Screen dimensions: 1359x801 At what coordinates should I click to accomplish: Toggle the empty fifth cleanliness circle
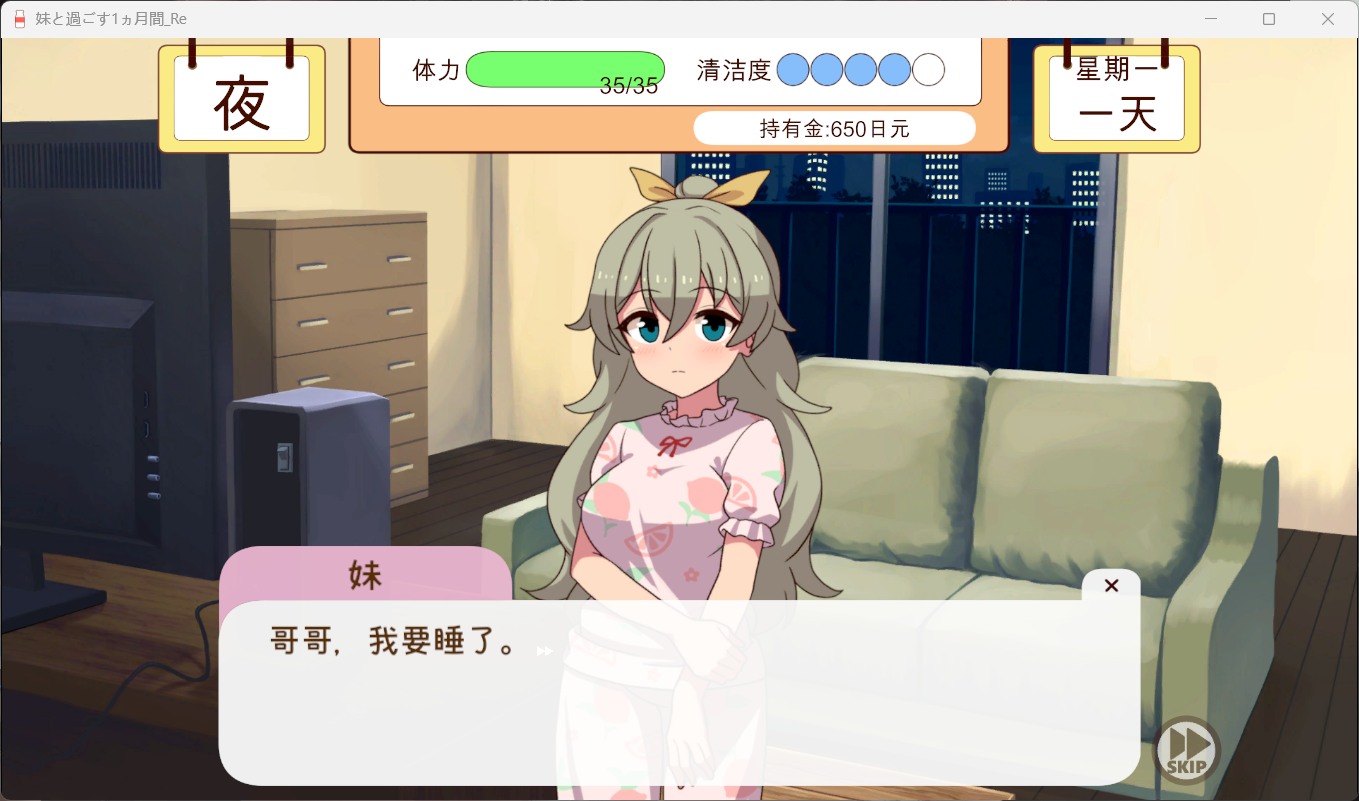[928, 70]
